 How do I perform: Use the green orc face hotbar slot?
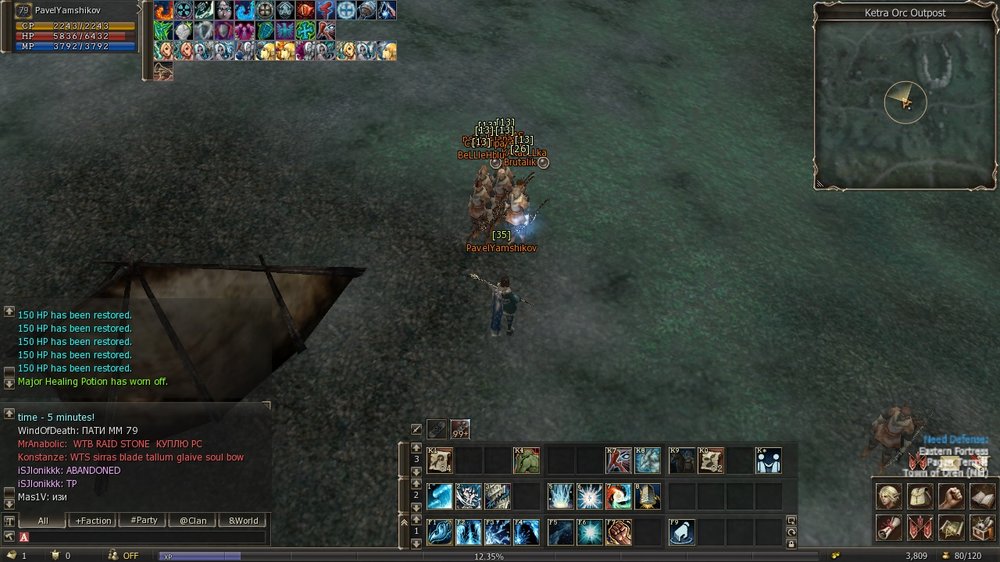[528, 461]
